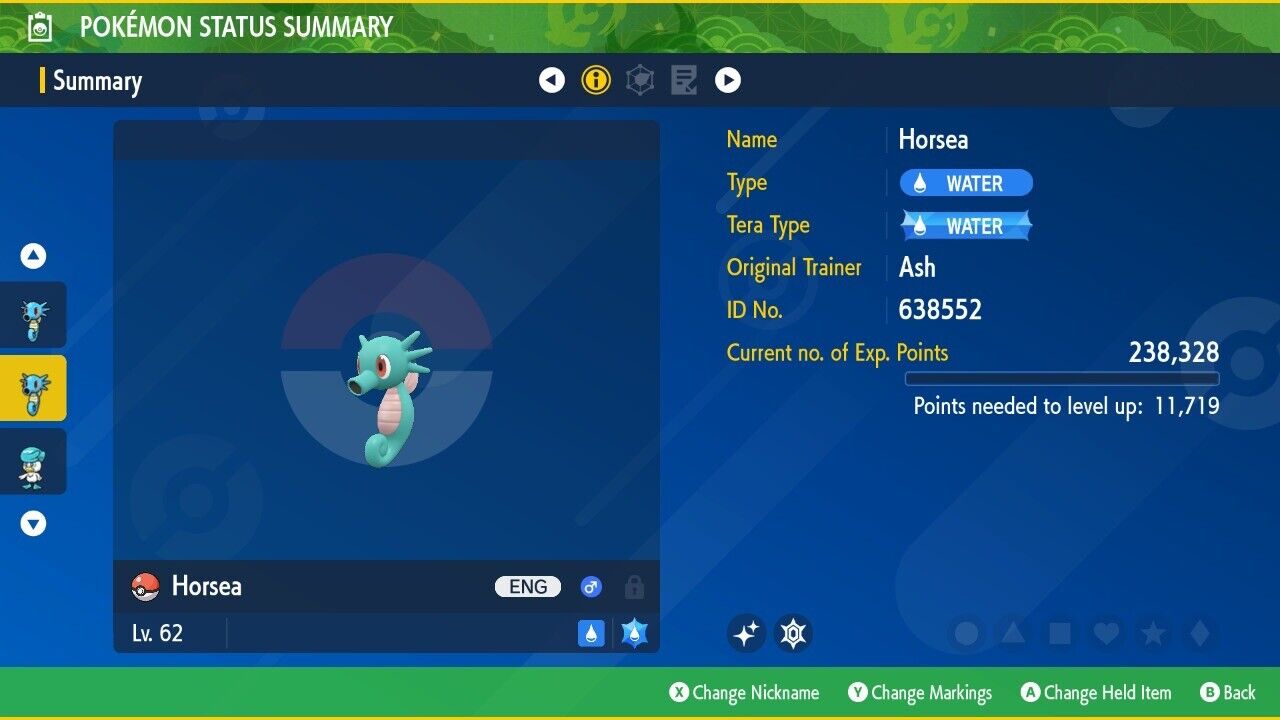The height and width of the screenshot is (720, 1280).
Task: Select the unhighlighted Horsea thumbnail in the list
Action: point(33,315)
